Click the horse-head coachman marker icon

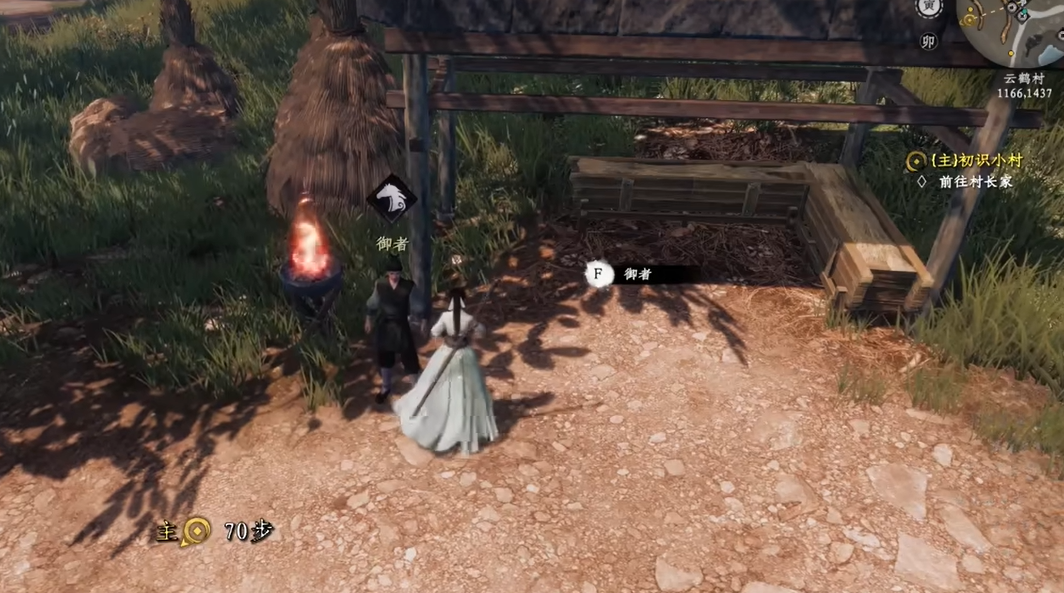391,199
